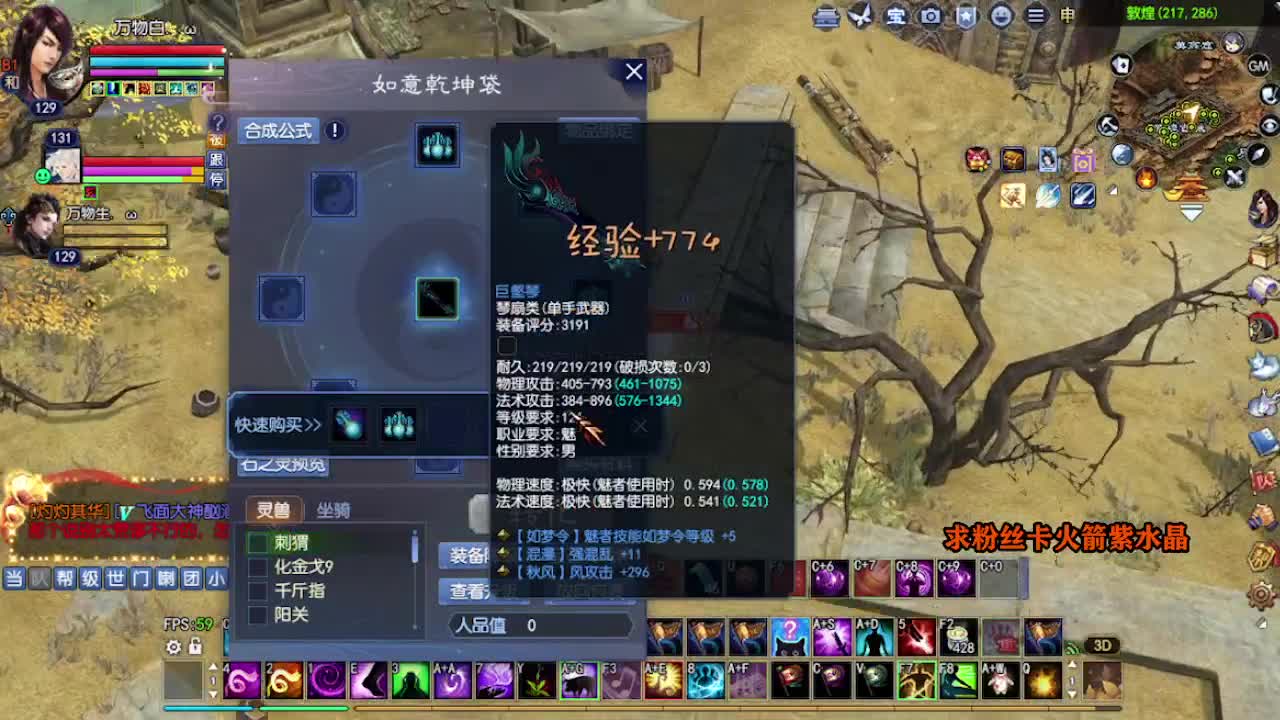Screen dimensions: 1280x720
Task: Click the camera screenshot icon on top bar
Action: (930, 16)
